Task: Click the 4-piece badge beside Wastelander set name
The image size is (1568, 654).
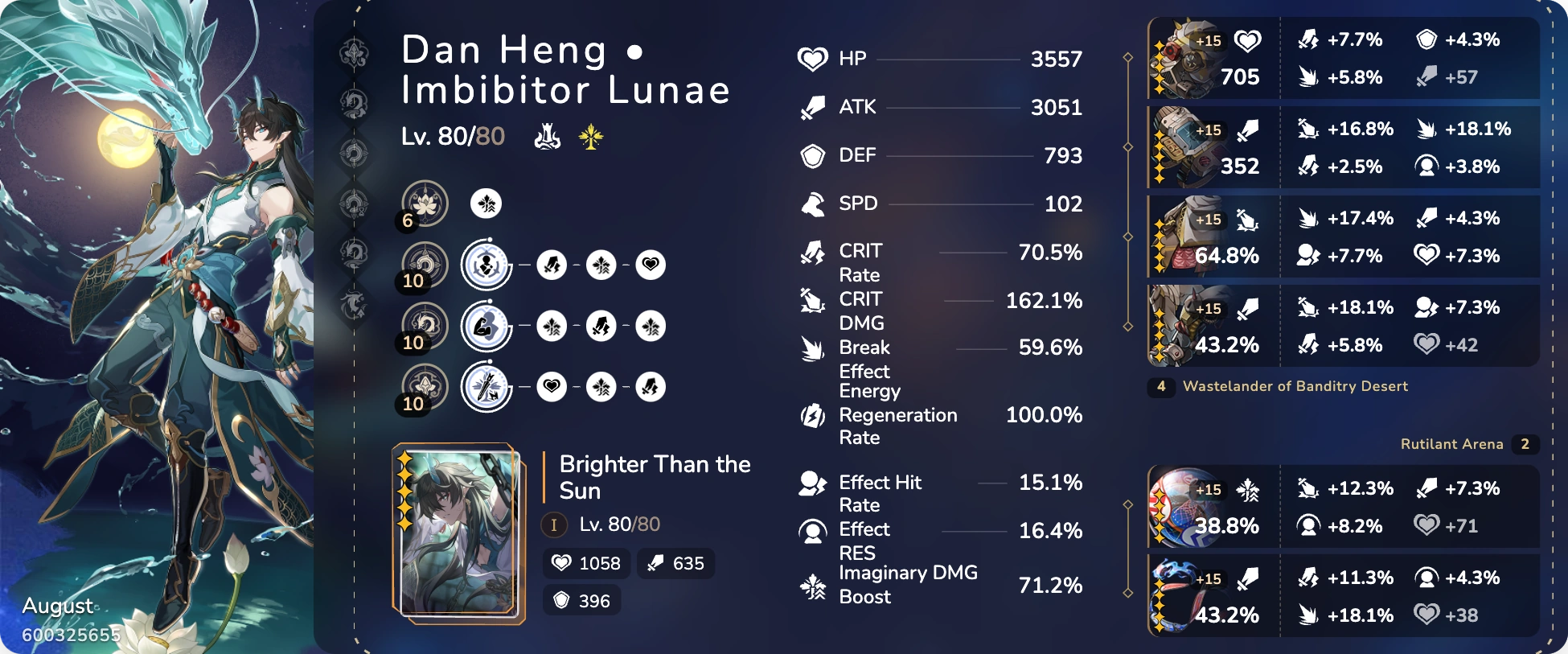Action: [1160, 386]
